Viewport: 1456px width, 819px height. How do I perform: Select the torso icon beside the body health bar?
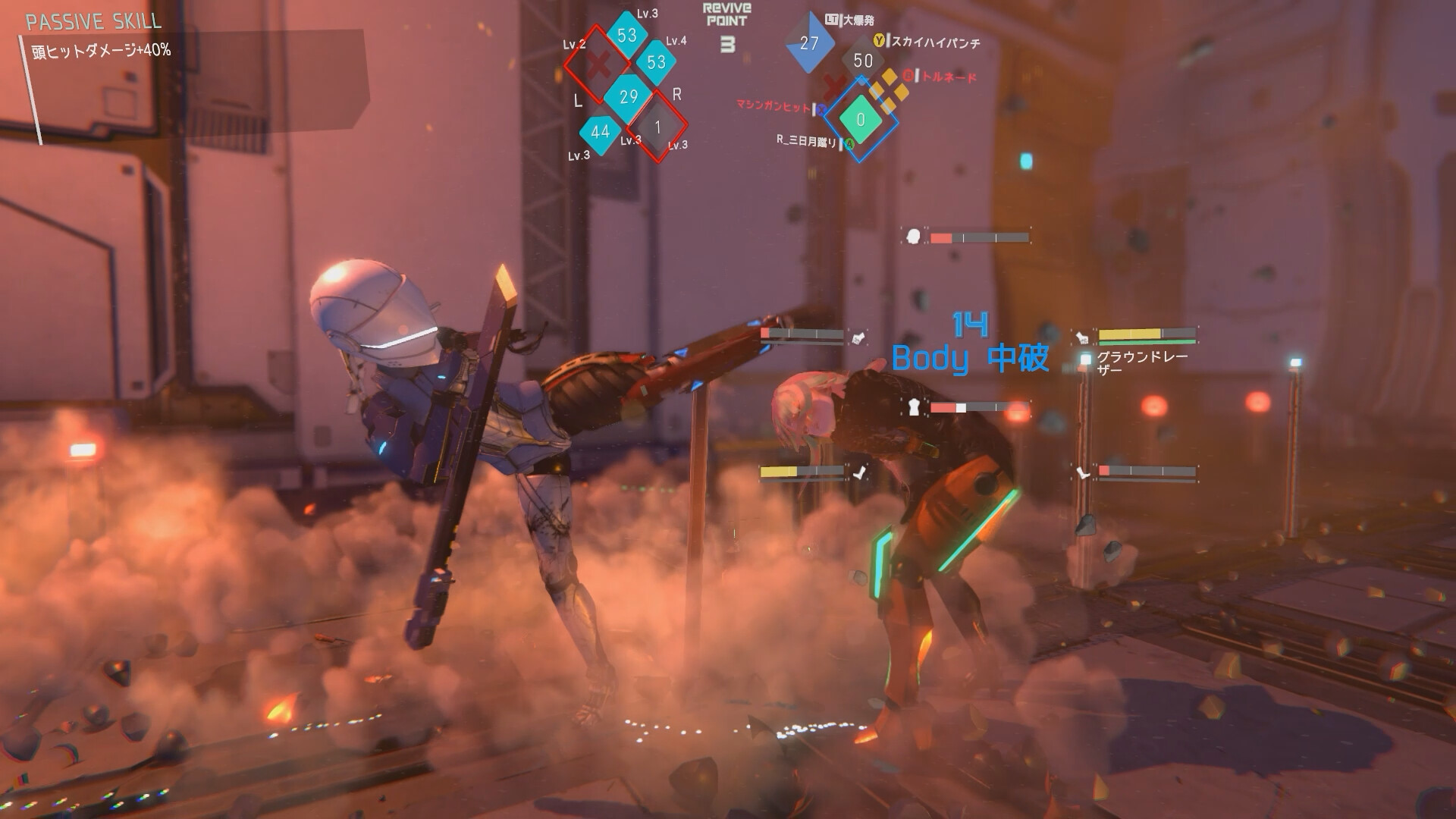[x=915, y=407]
